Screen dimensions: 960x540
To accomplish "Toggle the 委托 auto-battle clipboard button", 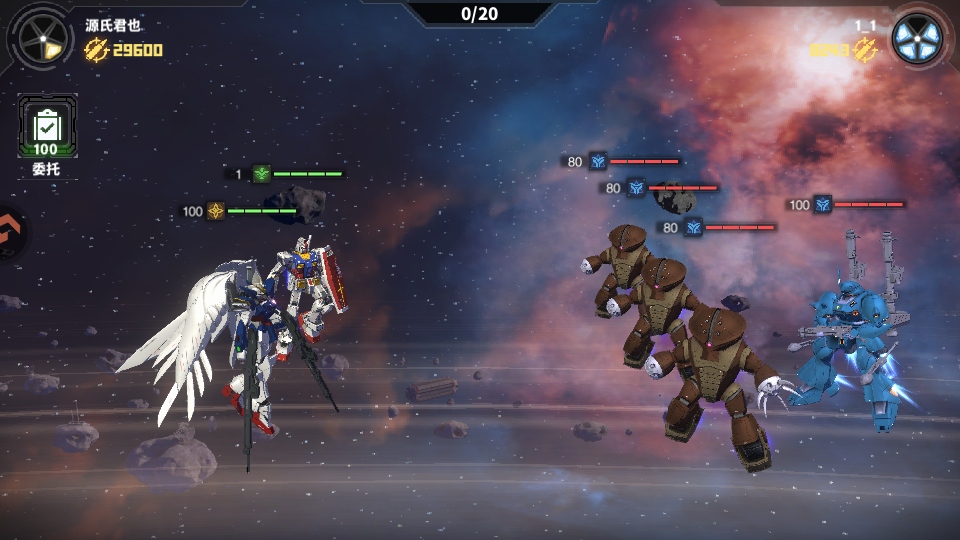I will (46, 127).
